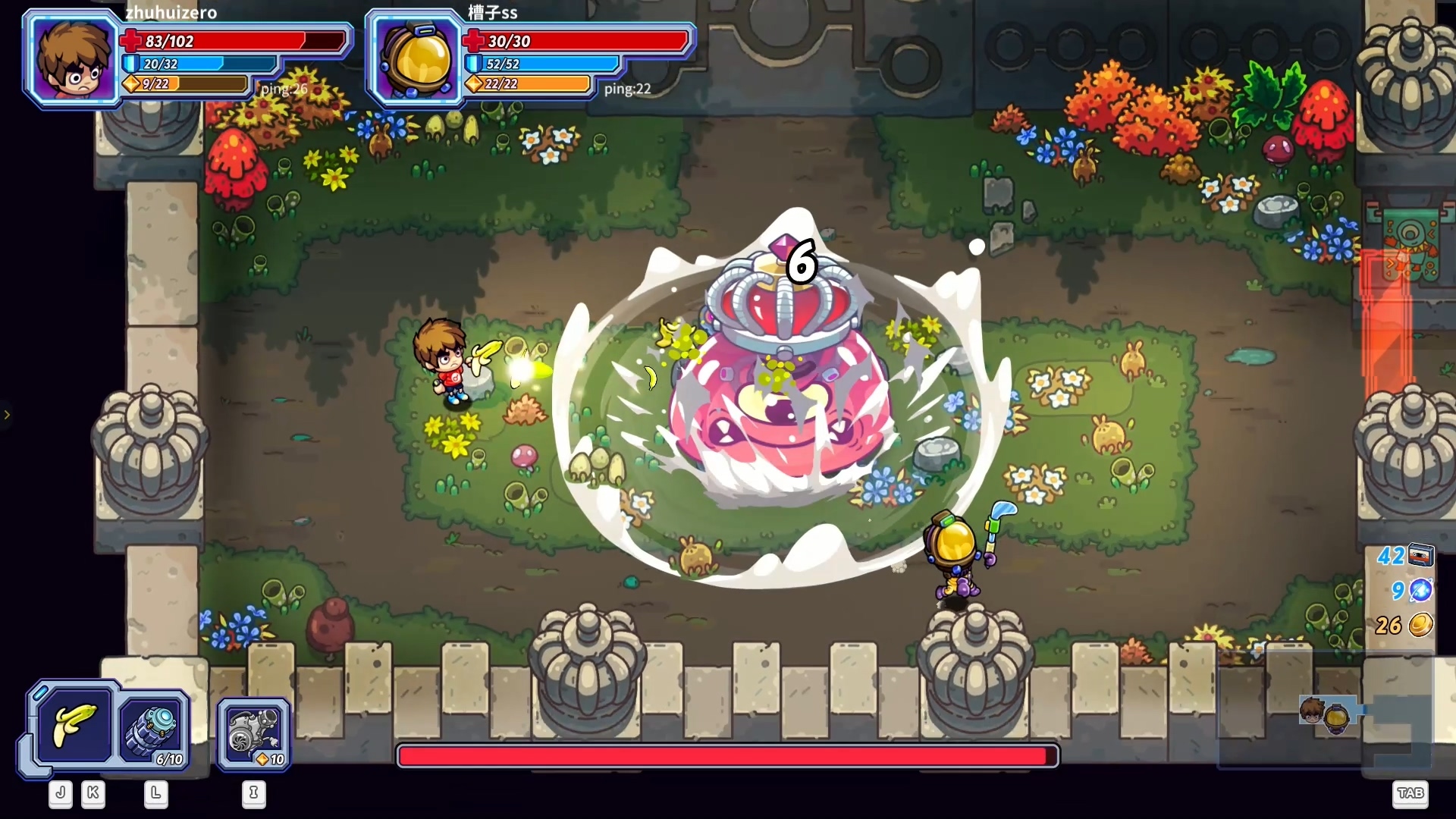The width and height of the screenshot is (1456, 819).
Task: Click the L hotkey label
Action: coord(156,795)
